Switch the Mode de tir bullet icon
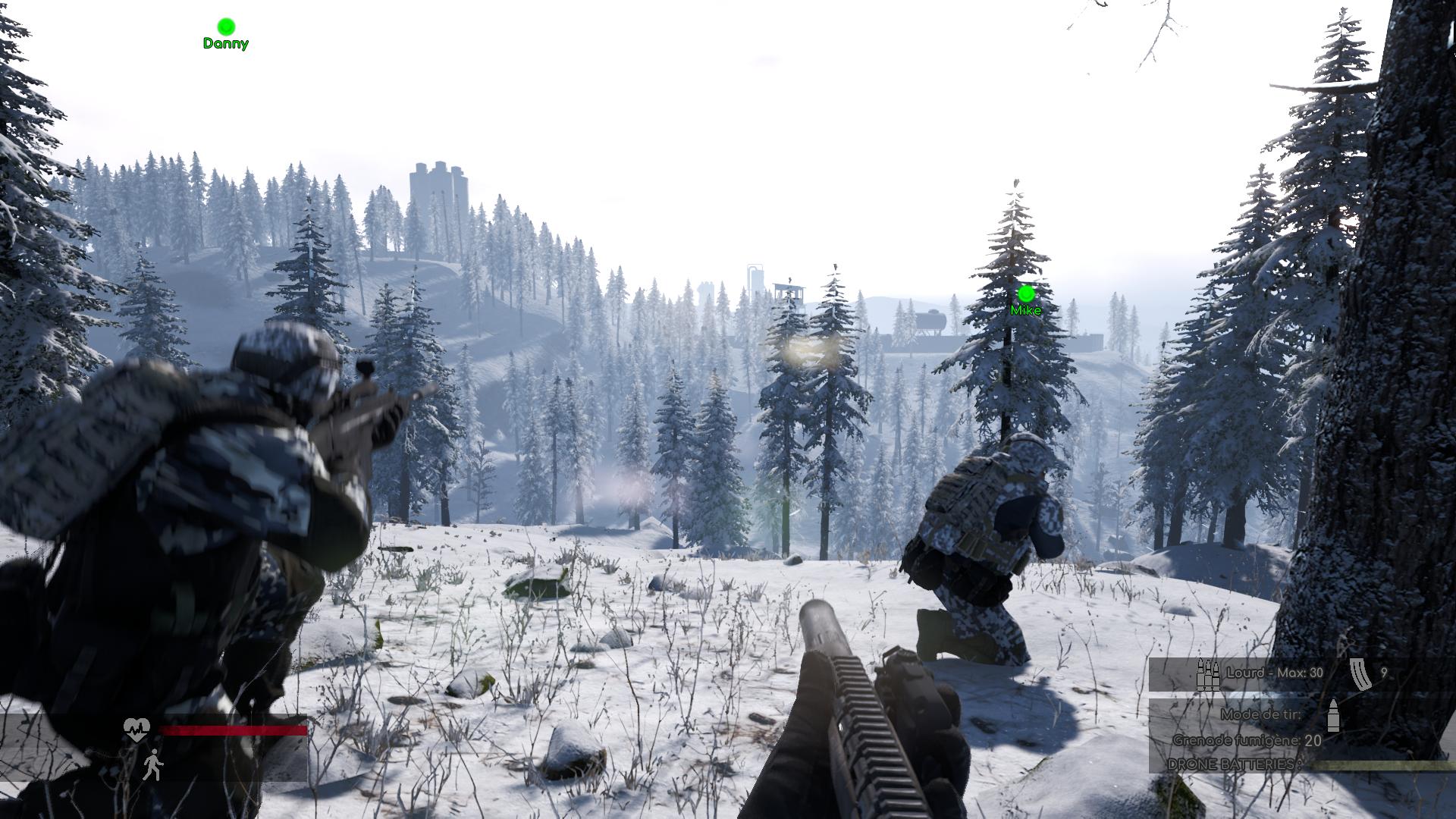1456x819 pixels. pos(1333,716)
